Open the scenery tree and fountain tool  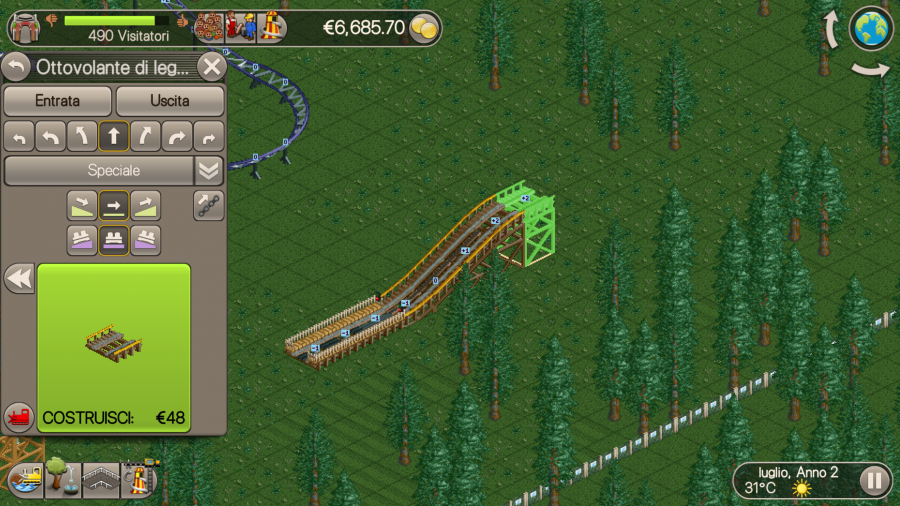point(62,478)
